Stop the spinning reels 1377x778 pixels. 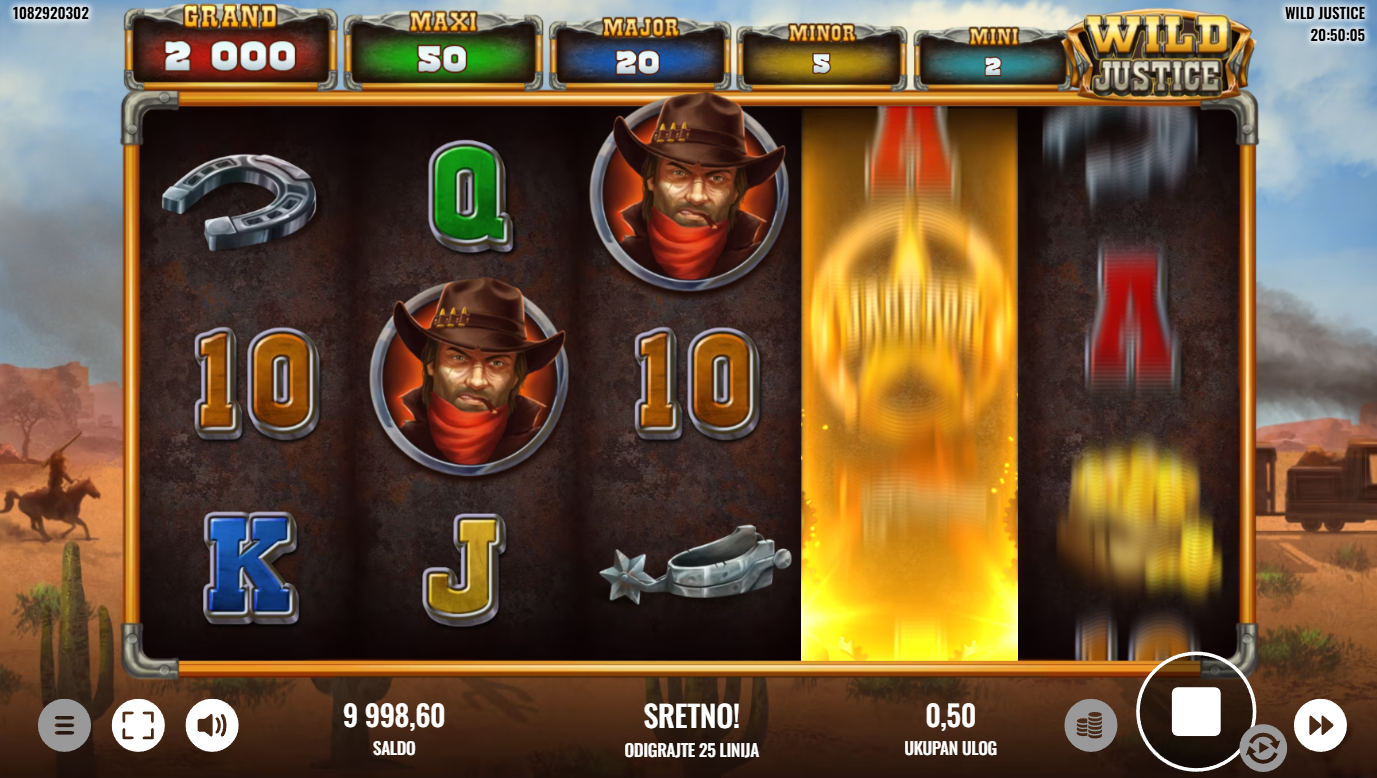click(1196, 712)
